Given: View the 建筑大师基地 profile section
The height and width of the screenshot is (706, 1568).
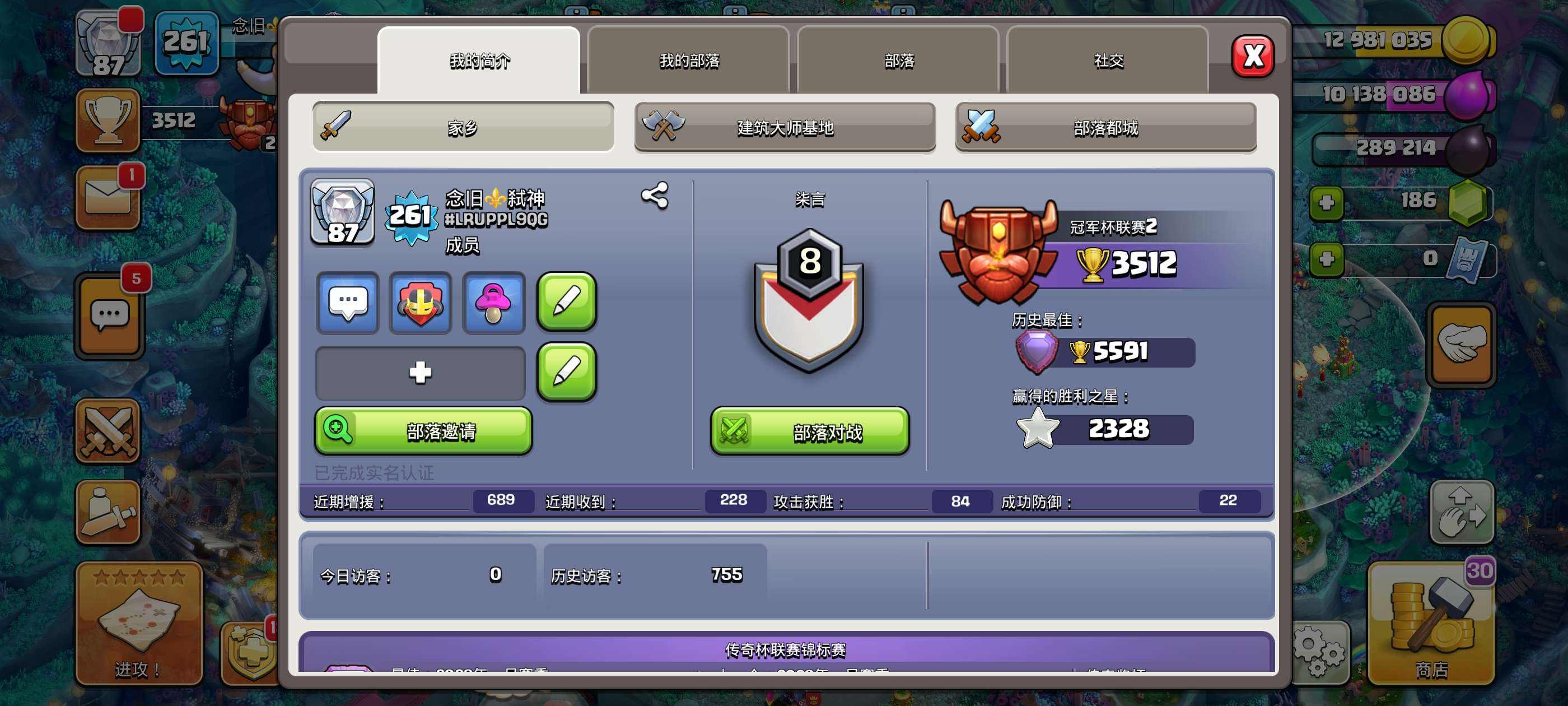Looking at the screenshot, I should point(785,127).
